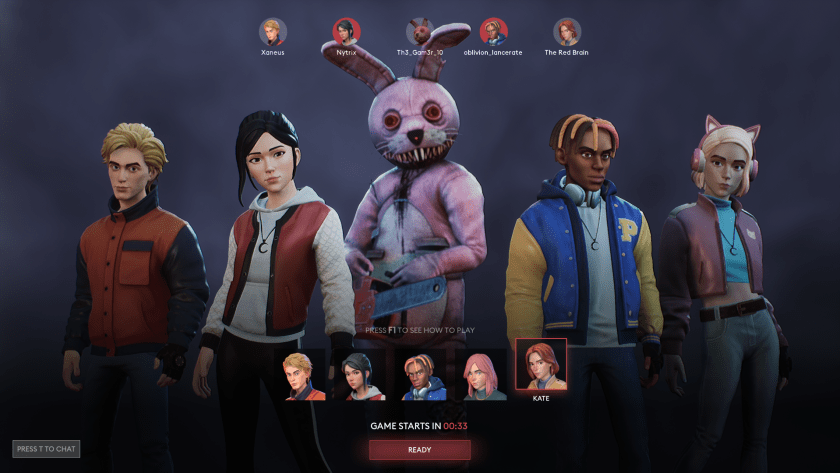Viewport: 840px width, 473px height.
Task: Select the blonde male character portrait
Action: click(x=304, y=377)
